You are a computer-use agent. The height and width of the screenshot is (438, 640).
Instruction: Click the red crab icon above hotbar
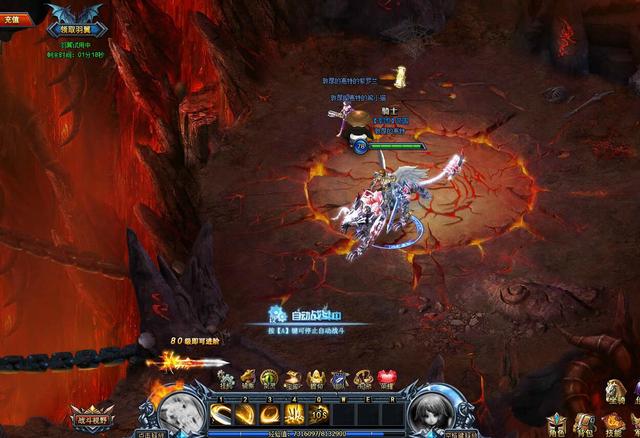(x=387, y=379)
